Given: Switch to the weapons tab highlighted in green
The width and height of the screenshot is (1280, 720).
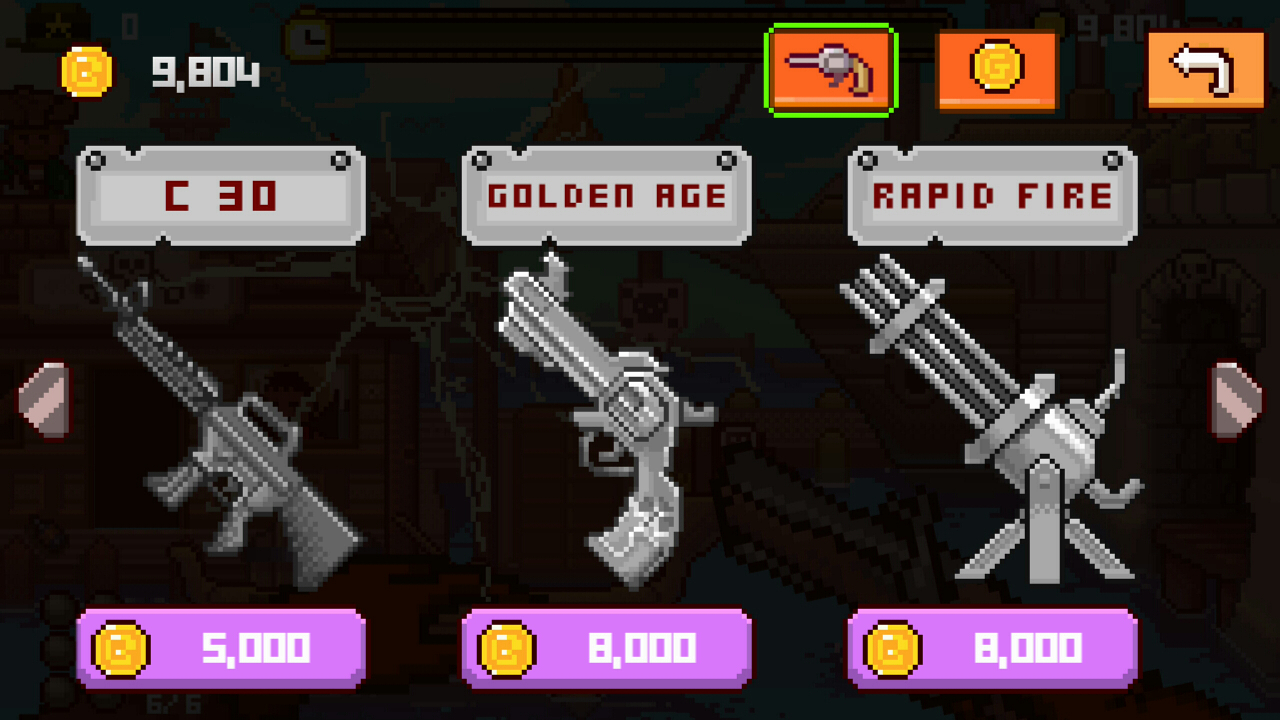Looking at the screenshot, I should coord(831,71).
